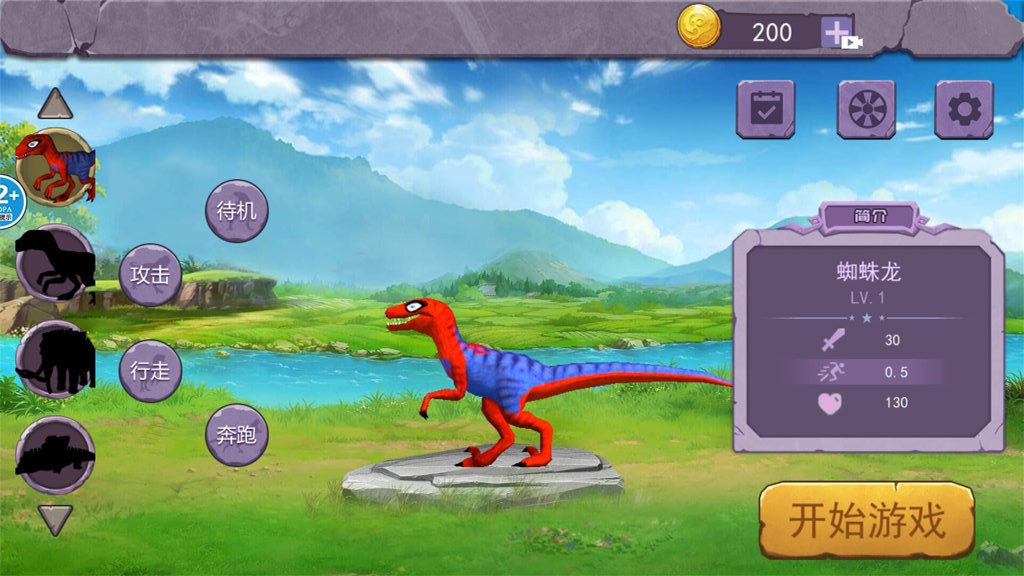The width and height of the screenshot is (1024, 576).
Task: Play the 攻击 attack animation
Action: point(150,274)
